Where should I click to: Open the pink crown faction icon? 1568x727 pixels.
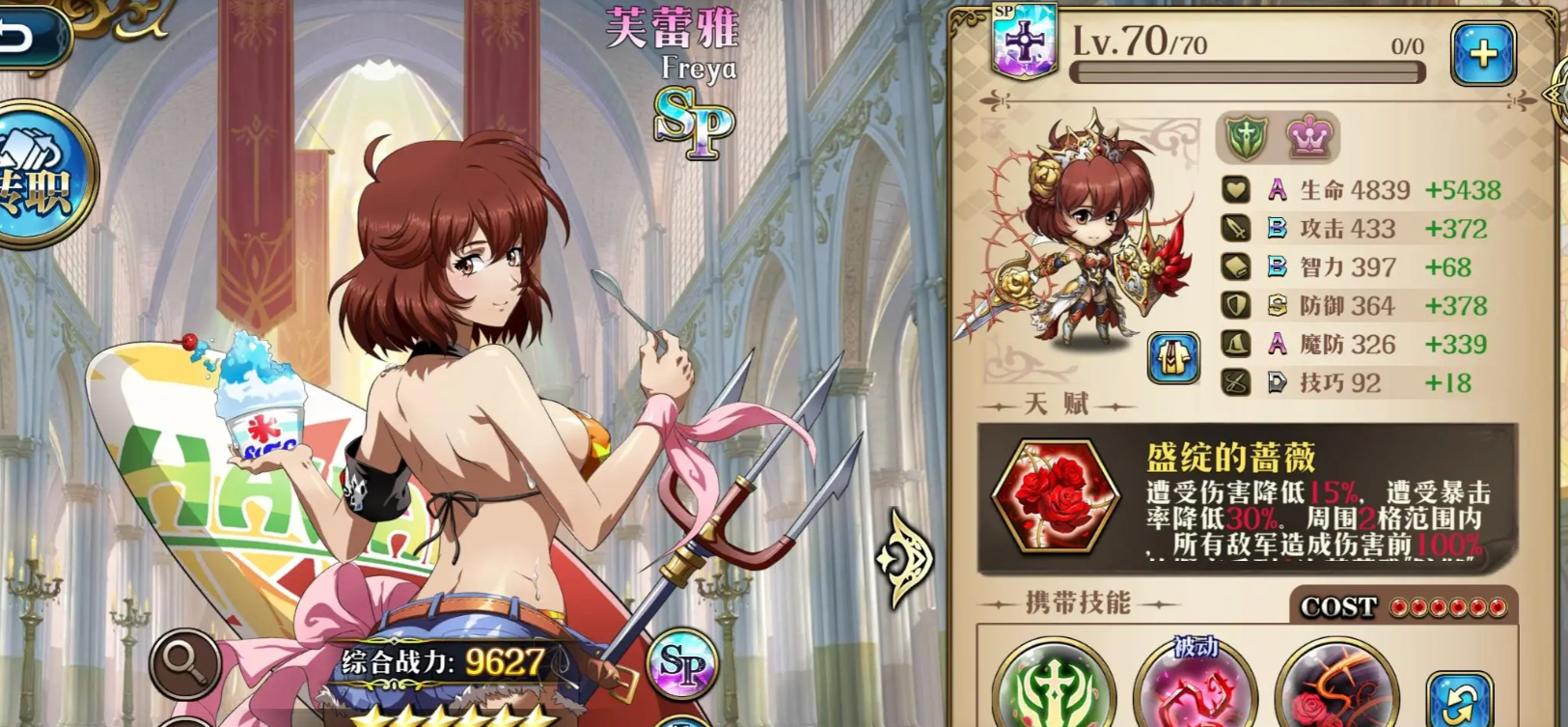[x=1309, y=138]
